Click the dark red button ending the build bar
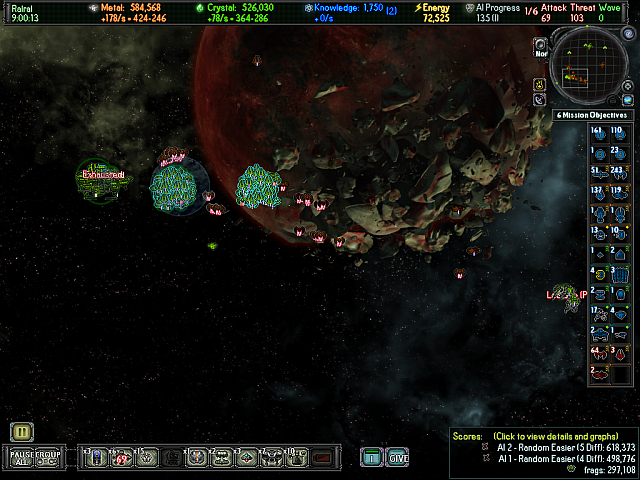The image size is (640, 480). pyautogui.click(x=321, y=458)
